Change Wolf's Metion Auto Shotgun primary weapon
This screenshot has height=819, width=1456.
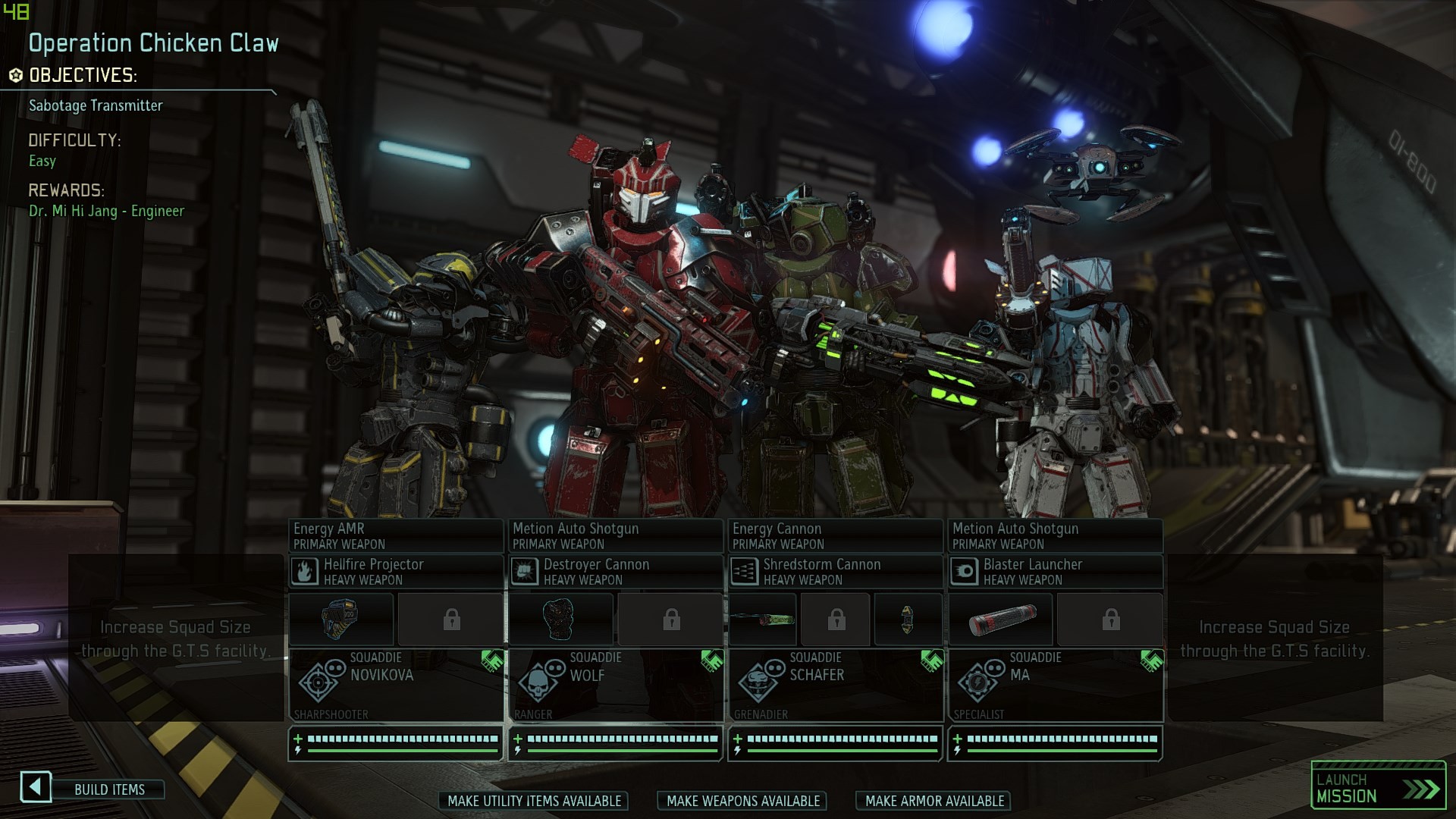pos(614,535)
